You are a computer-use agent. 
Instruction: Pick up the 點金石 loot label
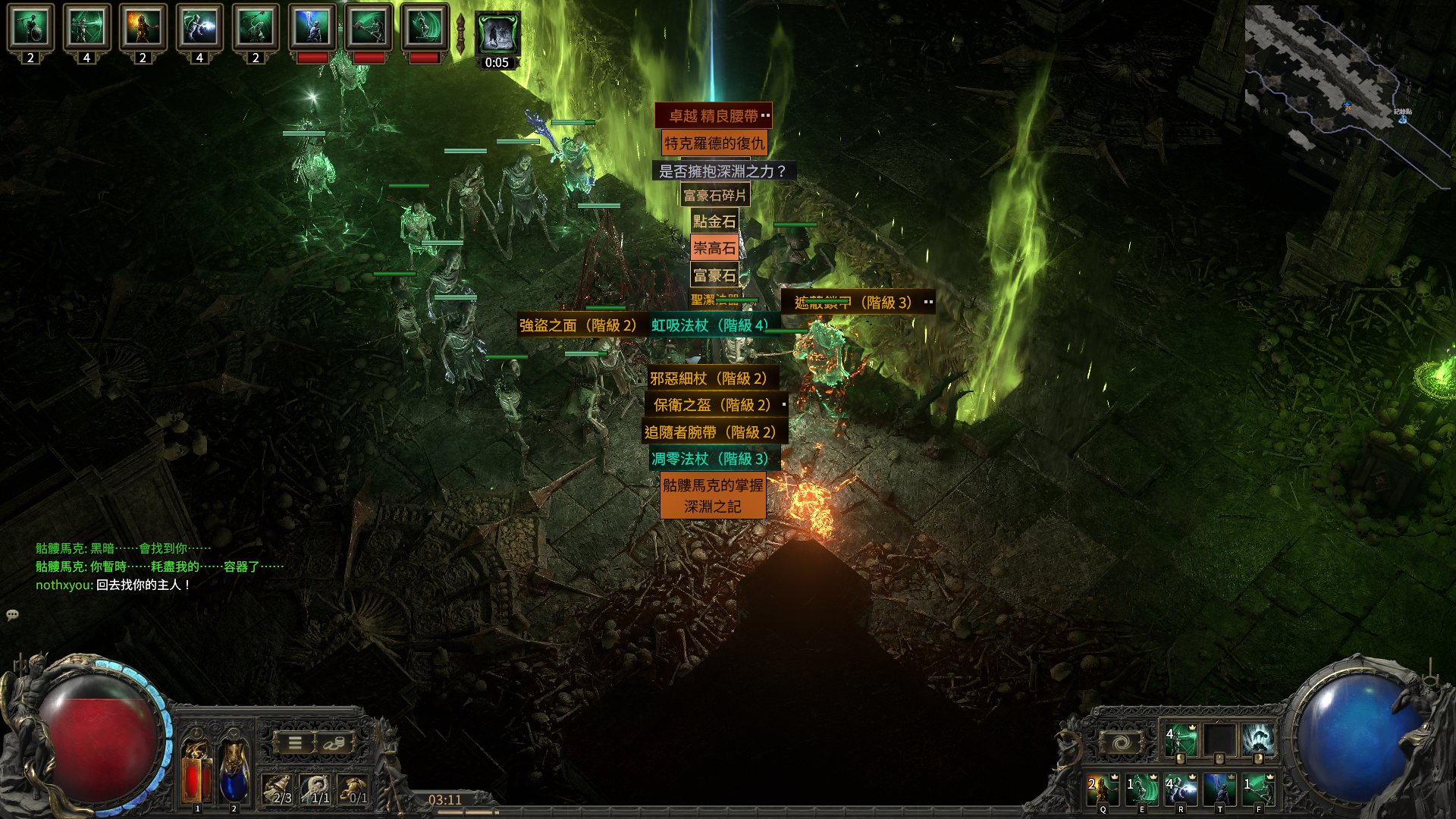(x=714, y=221)
